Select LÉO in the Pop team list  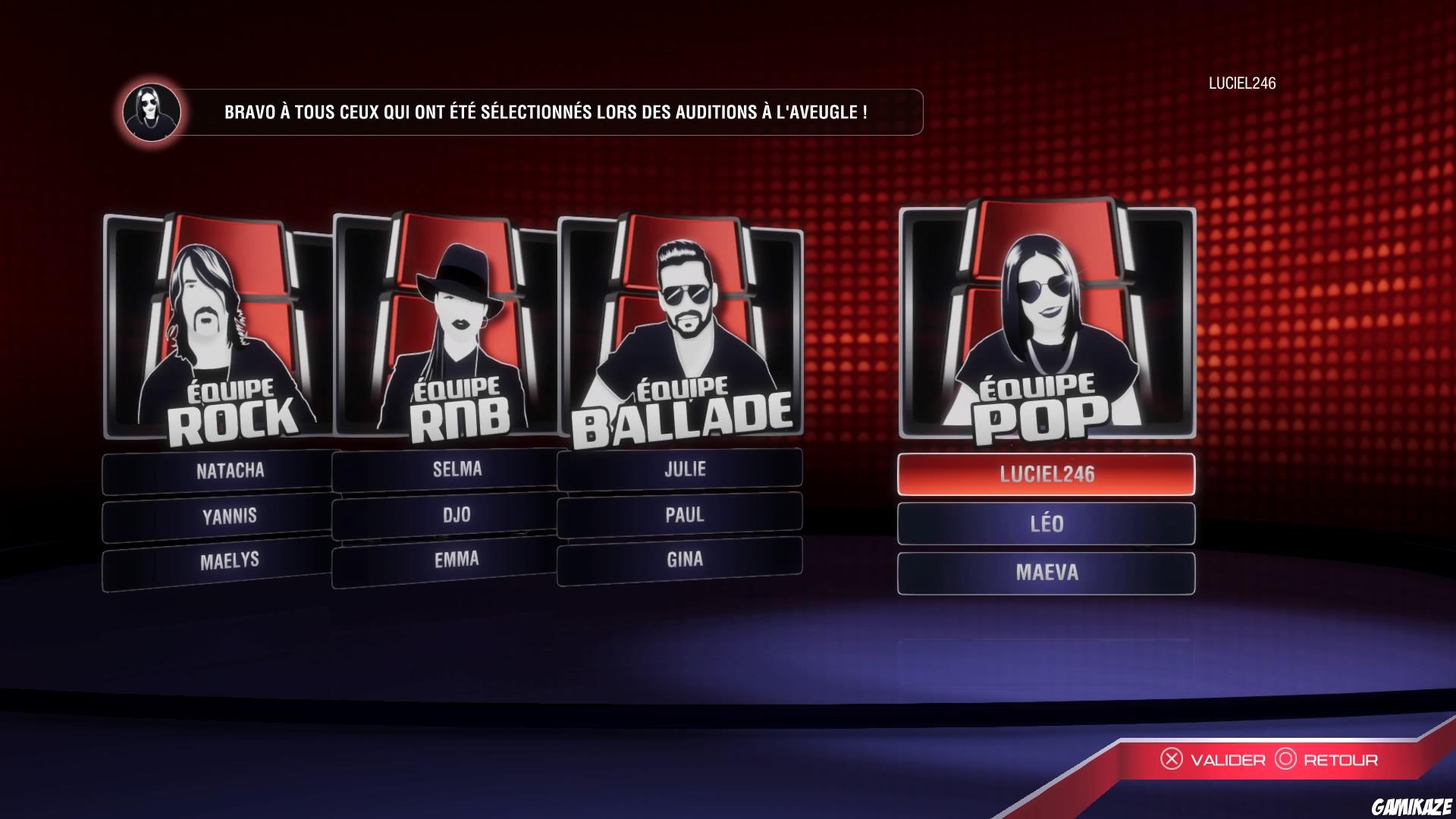pos(1046,524)
